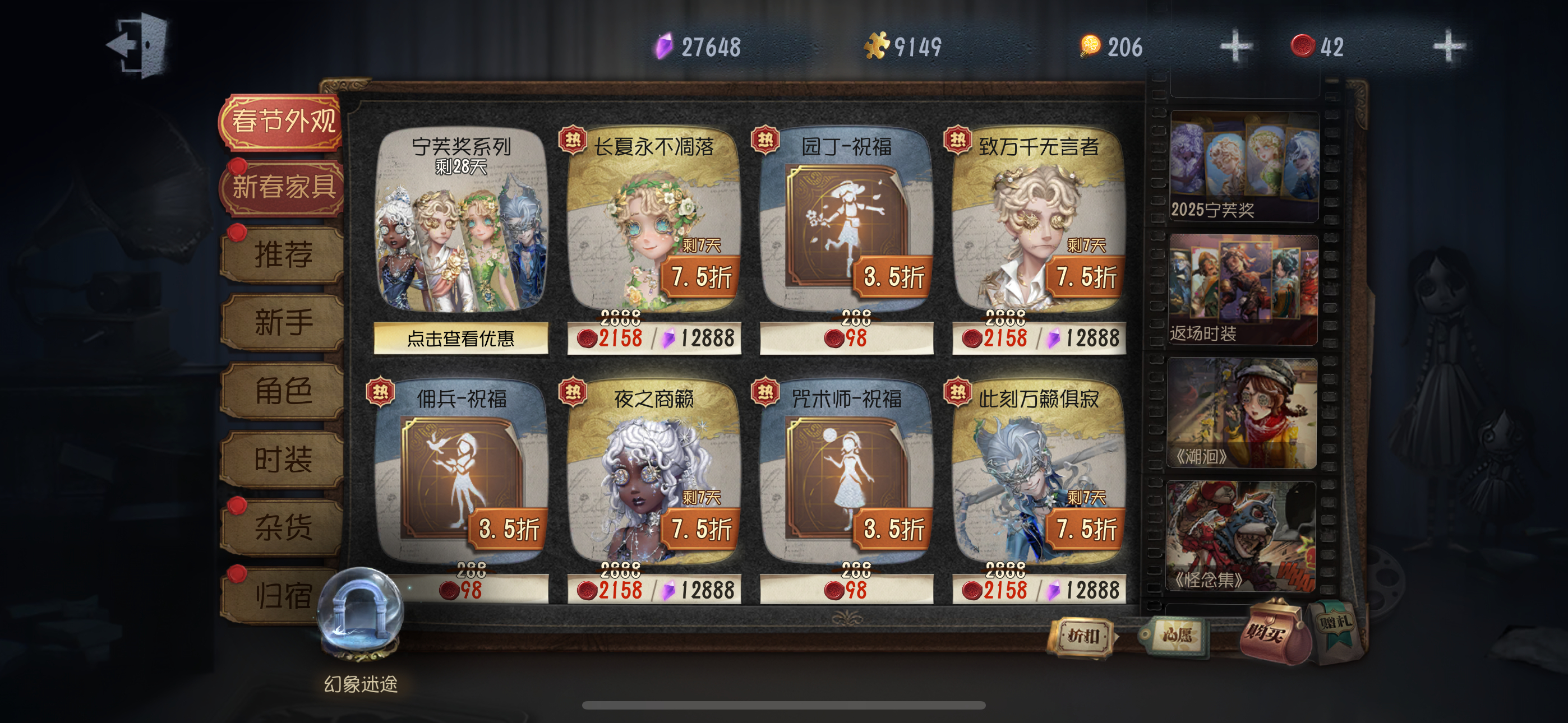
Task: Click the puzzle piece currency icon
Action: click(x=879, y=44)
